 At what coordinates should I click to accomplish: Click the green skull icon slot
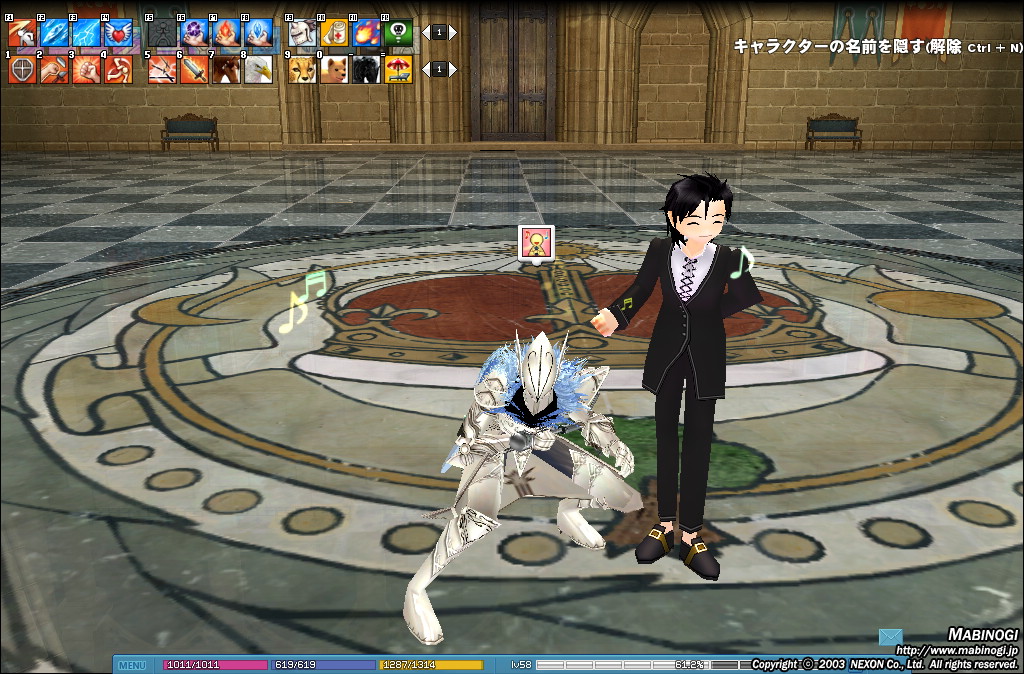[399, 33]
